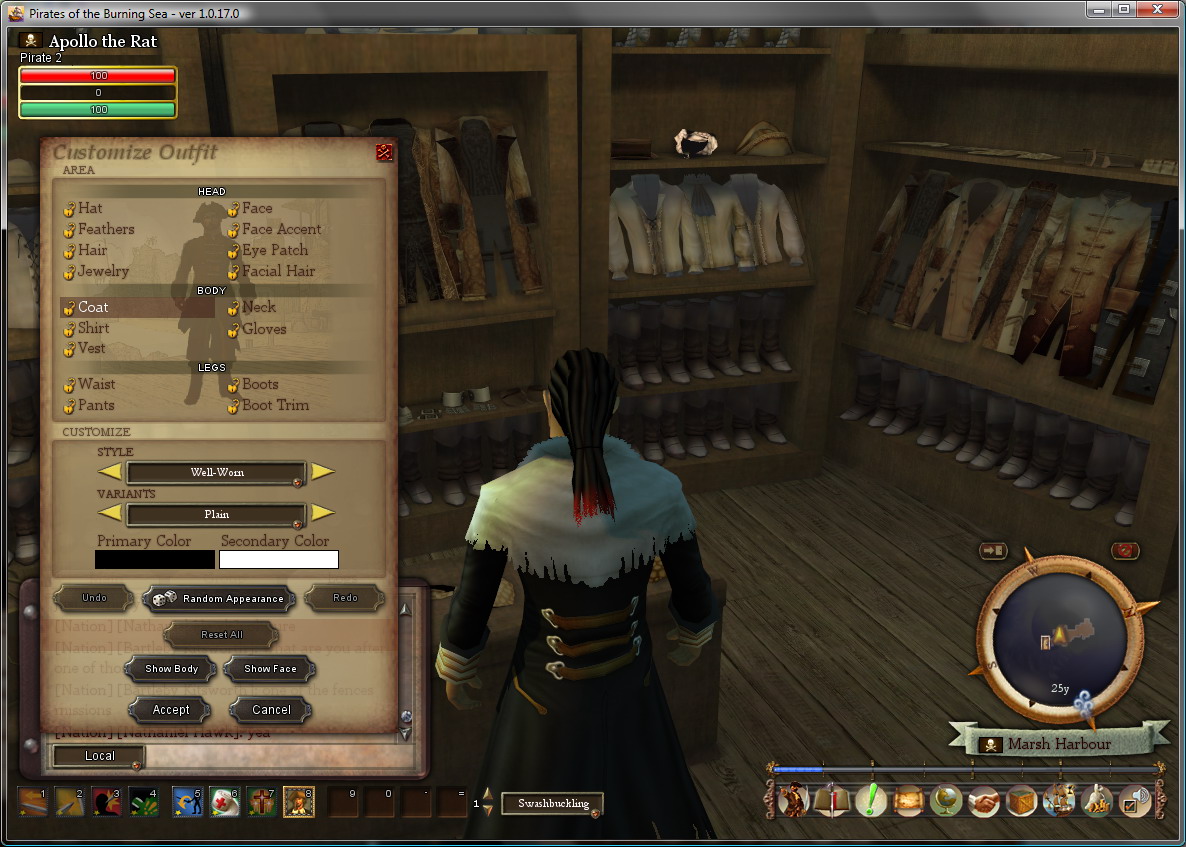
Task: Select the Boots outfit area
Action: [259, 384]
